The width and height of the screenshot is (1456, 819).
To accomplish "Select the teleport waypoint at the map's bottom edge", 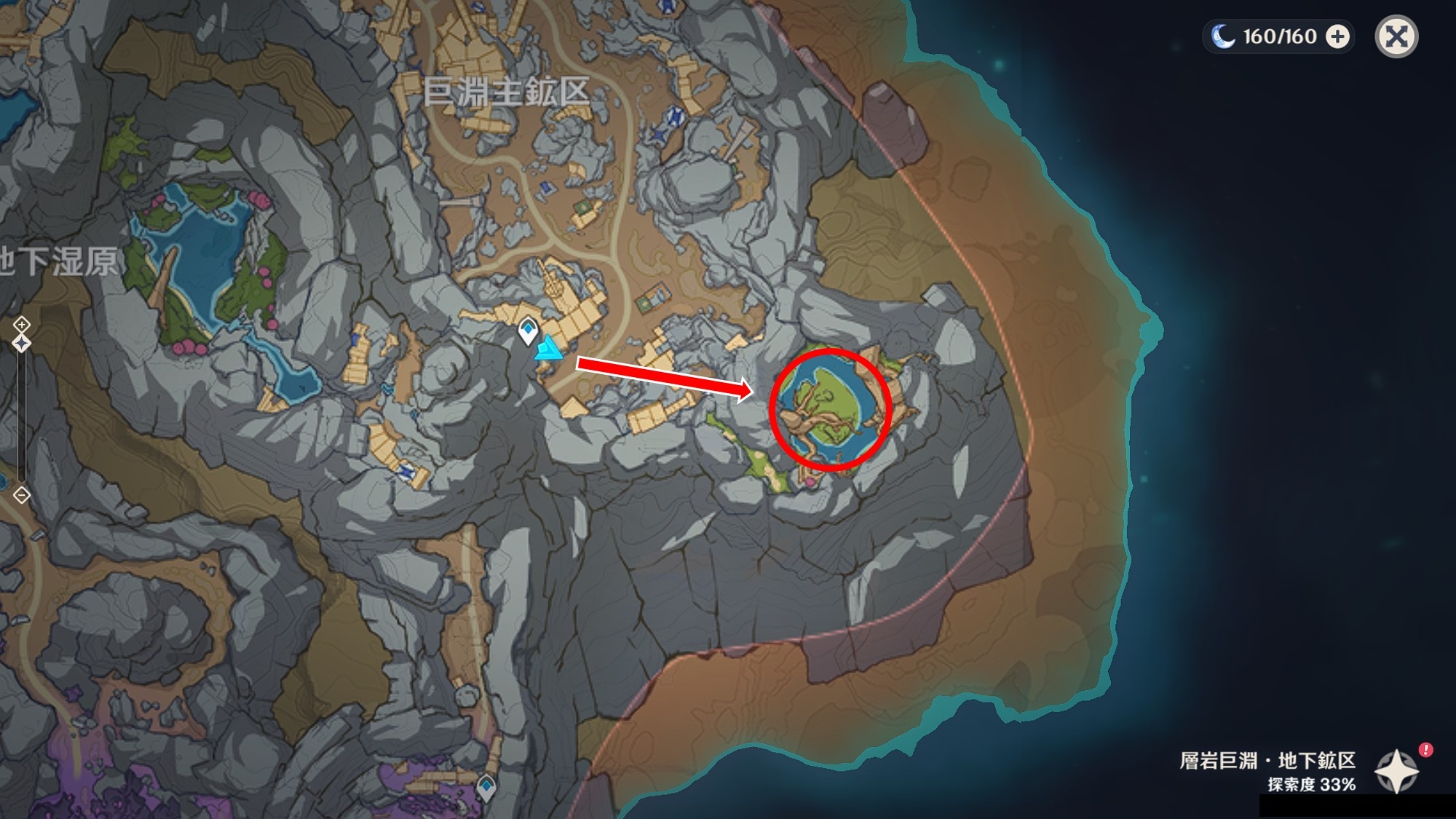I will pos(486,787).
